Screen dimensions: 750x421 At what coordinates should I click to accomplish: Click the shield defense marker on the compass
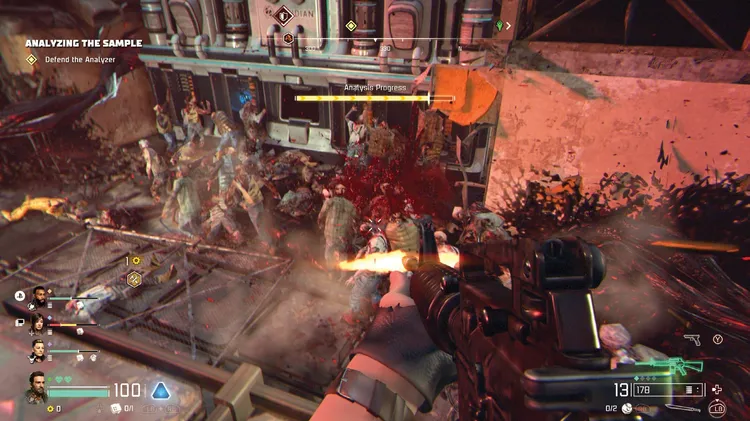pyautogui.click(x=282, y=15)
